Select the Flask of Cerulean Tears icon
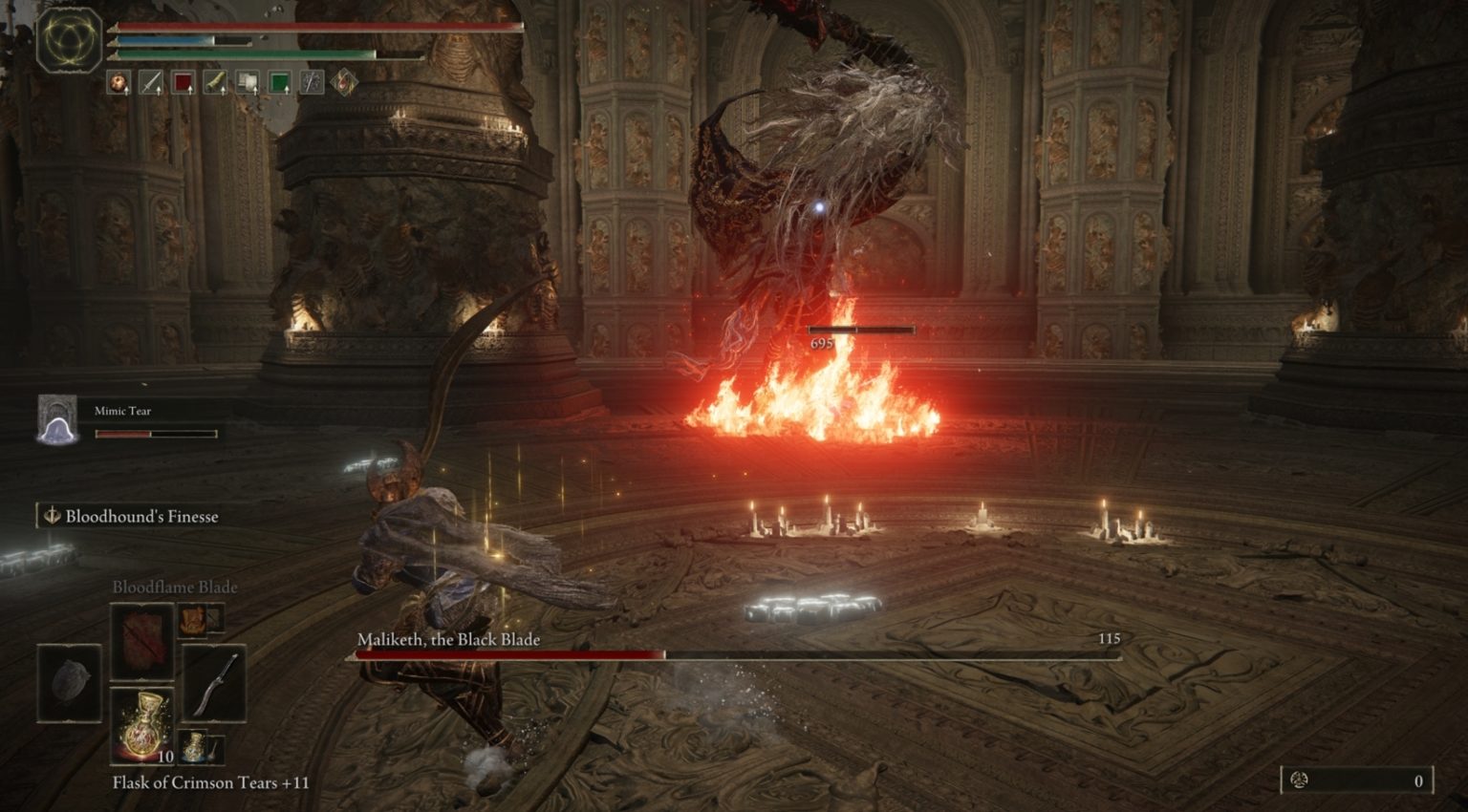Image resolution: width=1468 pixels, height=812 pixels. click(x=194, y=747)
